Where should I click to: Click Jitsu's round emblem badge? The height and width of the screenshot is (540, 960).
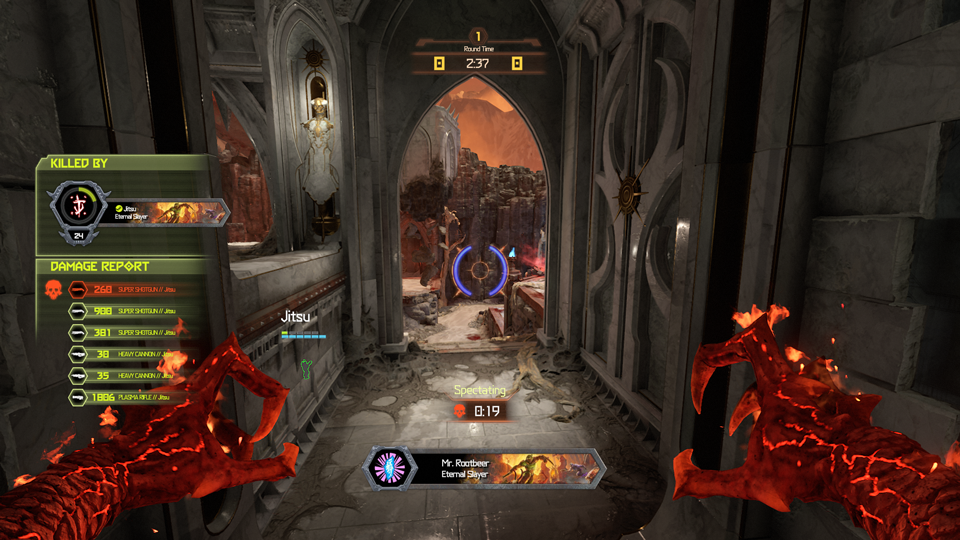[x=77, y=206]
